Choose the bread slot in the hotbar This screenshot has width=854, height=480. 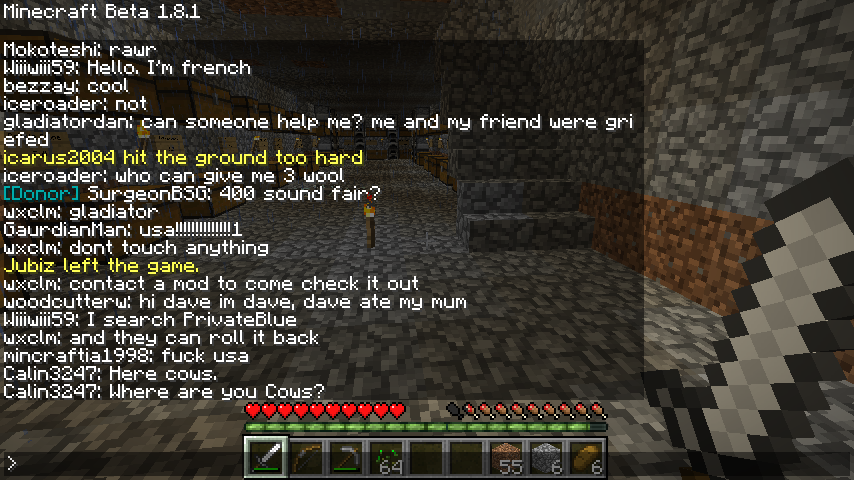[x=587, y=458]
